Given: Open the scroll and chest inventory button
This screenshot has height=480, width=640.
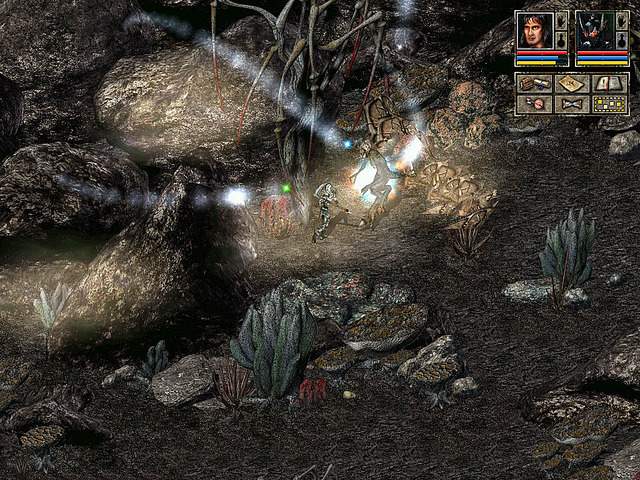Looking at the screenshot, I should point(534,84).
